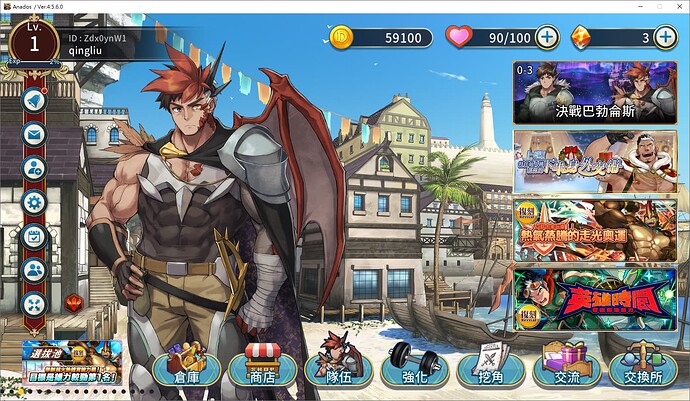The image size is (690, 401).
Task: Open the 商店 shop
Action: coord(262,368)
